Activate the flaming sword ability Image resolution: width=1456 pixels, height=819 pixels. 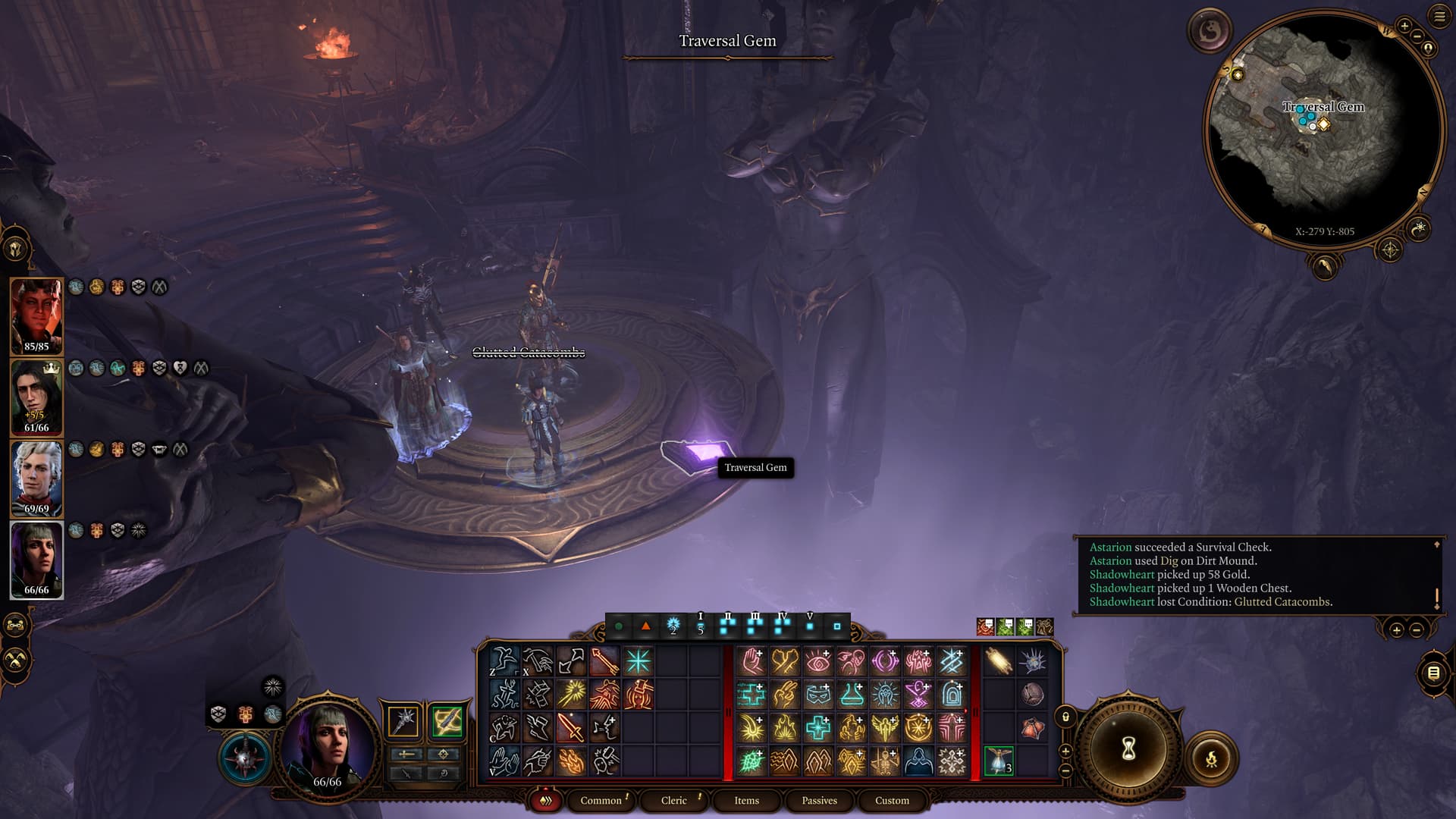(571, 728)
